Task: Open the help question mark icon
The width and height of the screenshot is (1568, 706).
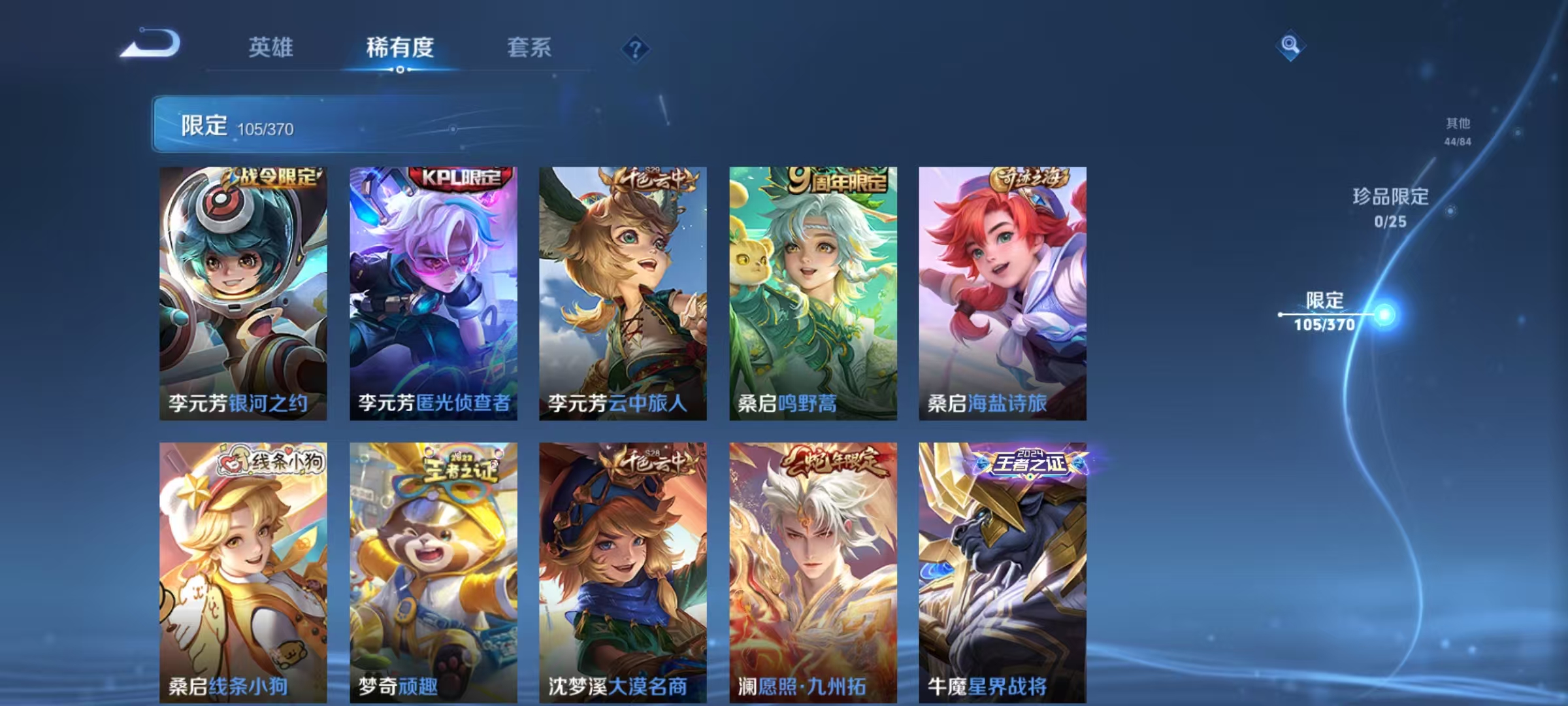Action: [636, 48]
